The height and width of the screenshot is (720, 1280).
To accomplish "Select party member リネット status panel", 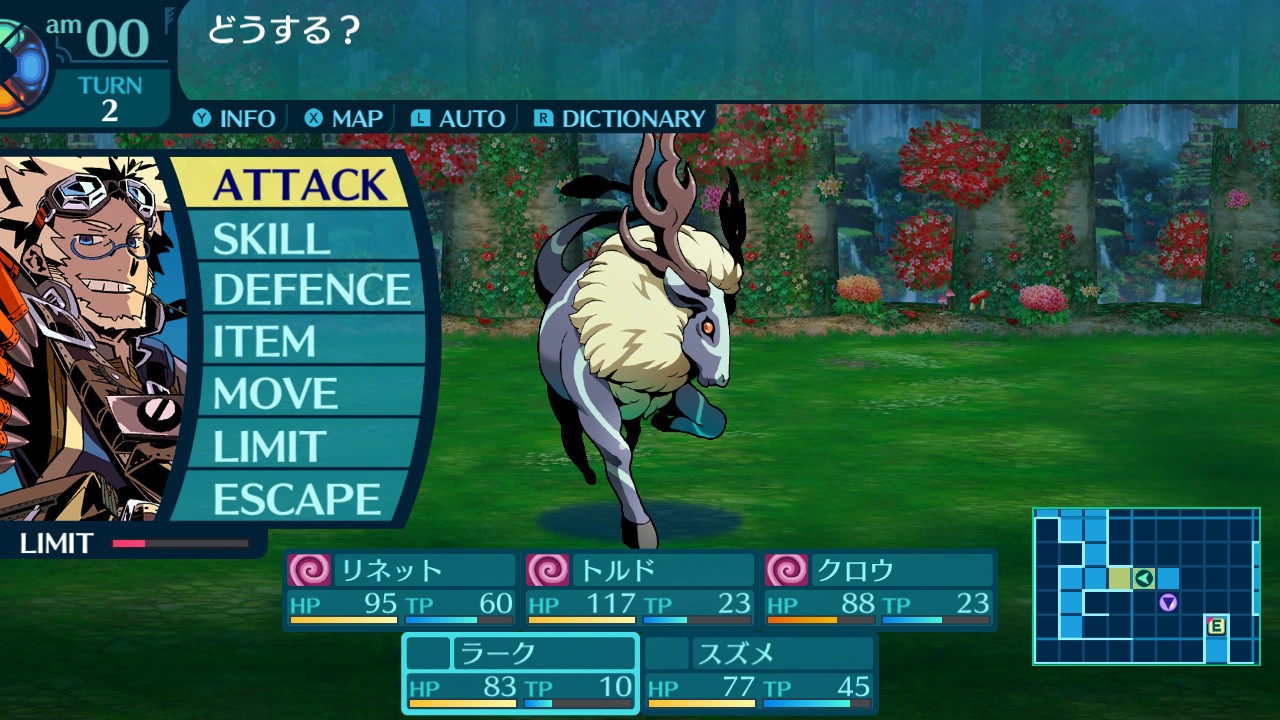I will [400, 589].
